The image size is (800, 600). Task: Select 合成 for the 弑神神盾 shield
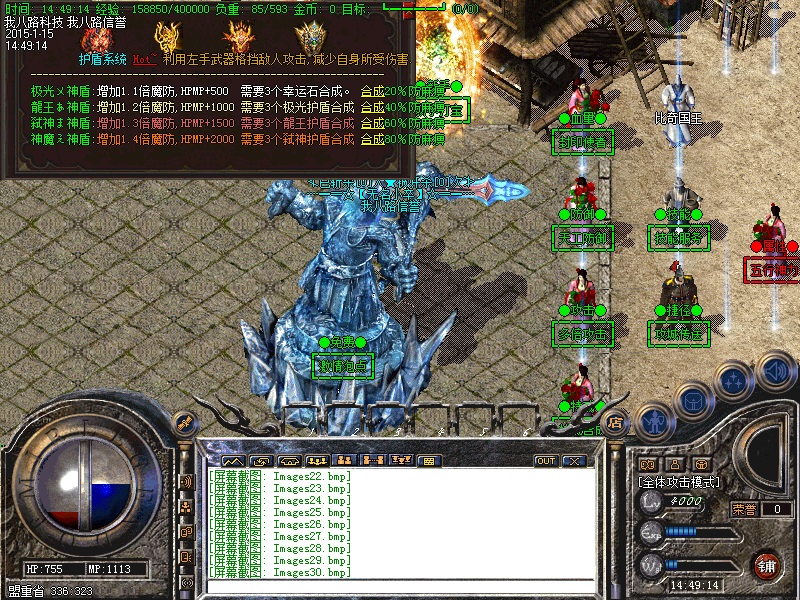[x=372, y=124]
